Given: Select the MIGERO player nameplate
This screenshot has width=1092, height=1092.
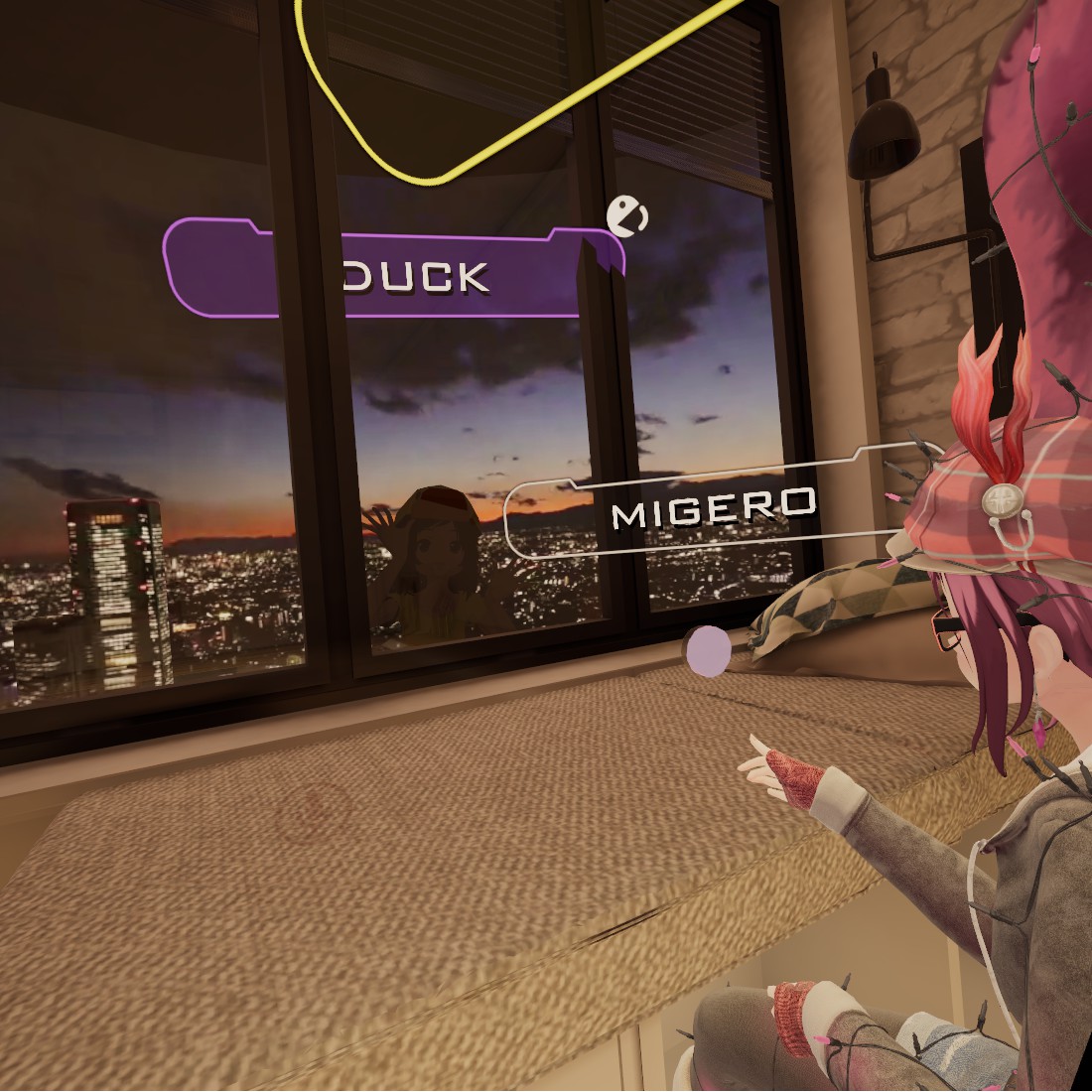Looking at the screenshot, I should [712, 509].
